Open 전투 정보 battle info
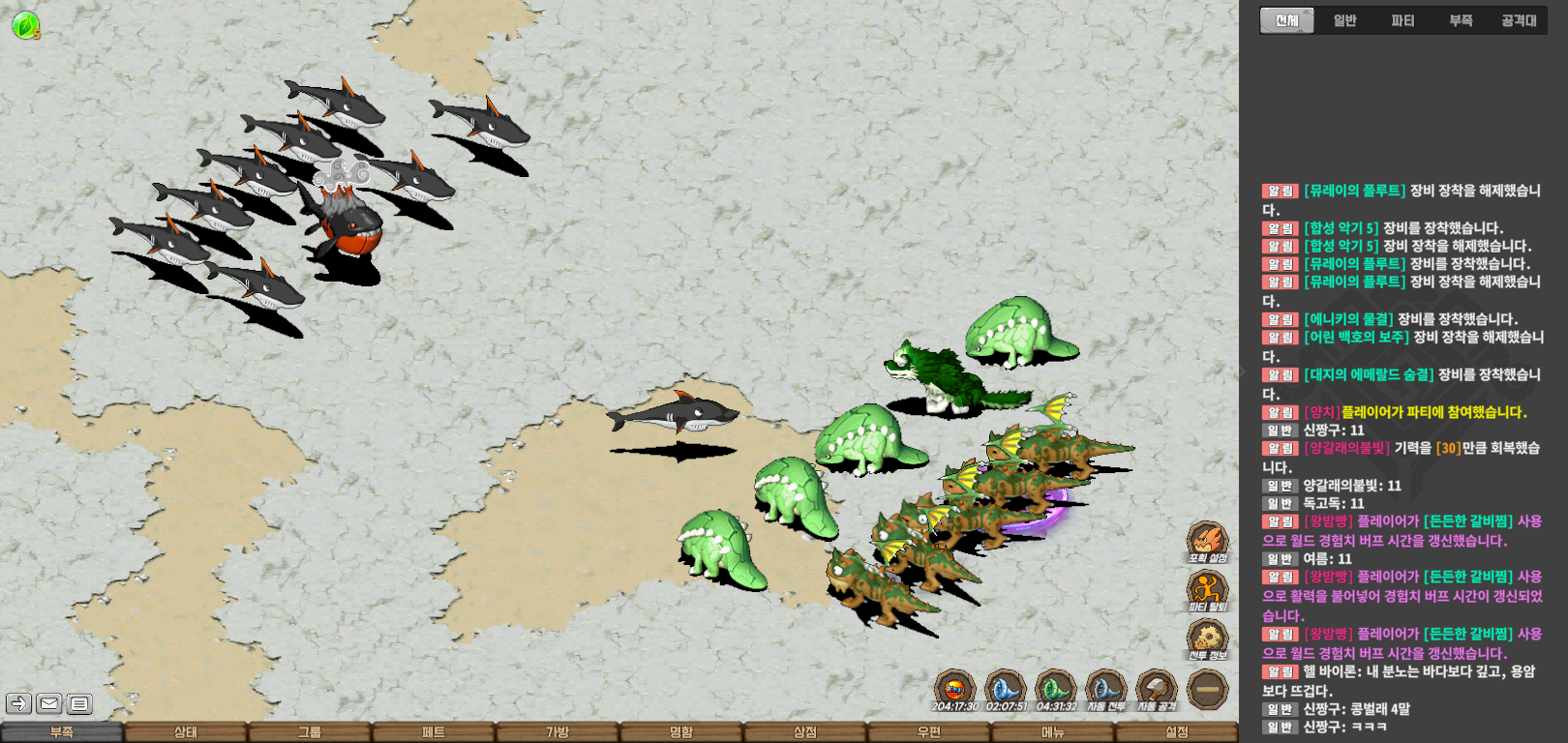The height and width of the screenshot is (743, 1568). [1207, 639]
